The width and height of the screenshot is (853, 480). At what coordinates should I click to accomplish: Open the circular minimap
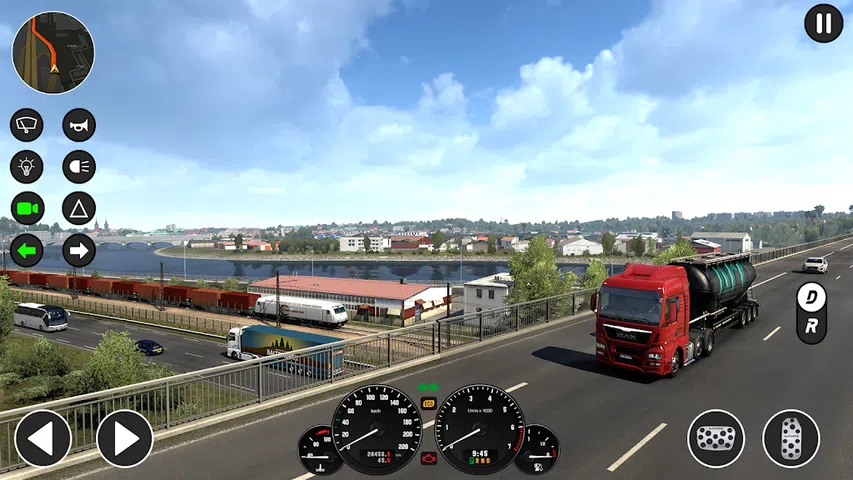click(53, 53)
